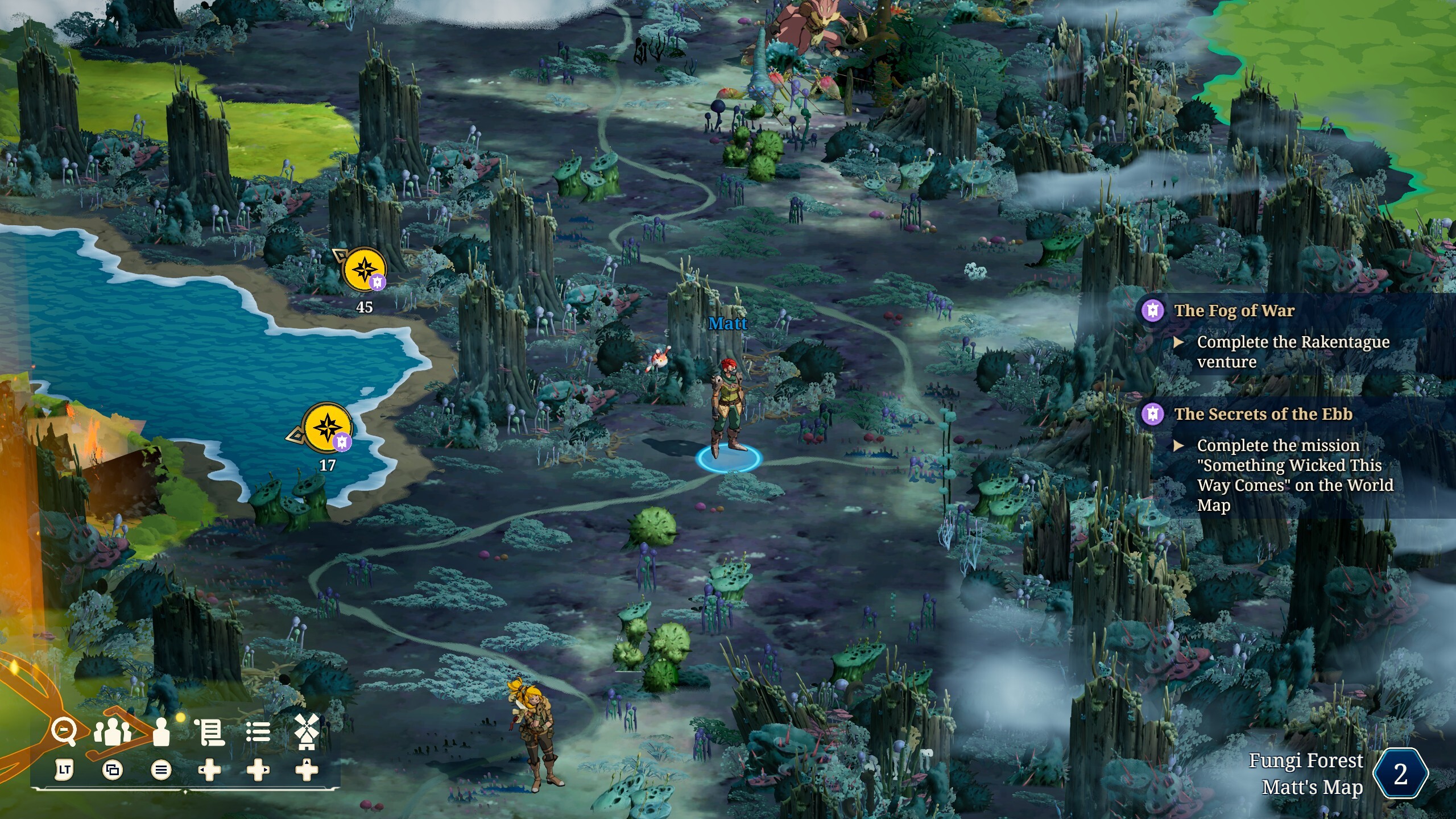
Task: Click the hexagonal level 2 badge
Action: [1400, 774]
